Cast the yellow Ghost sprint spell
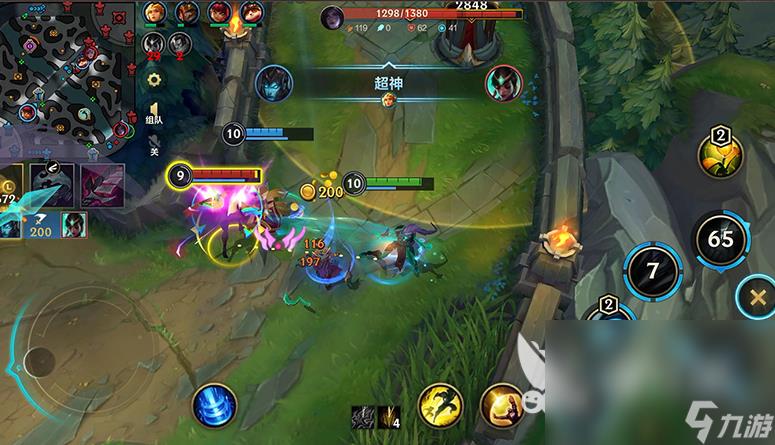775x445 pixels. pyautogui.click(x=440, y=405)
